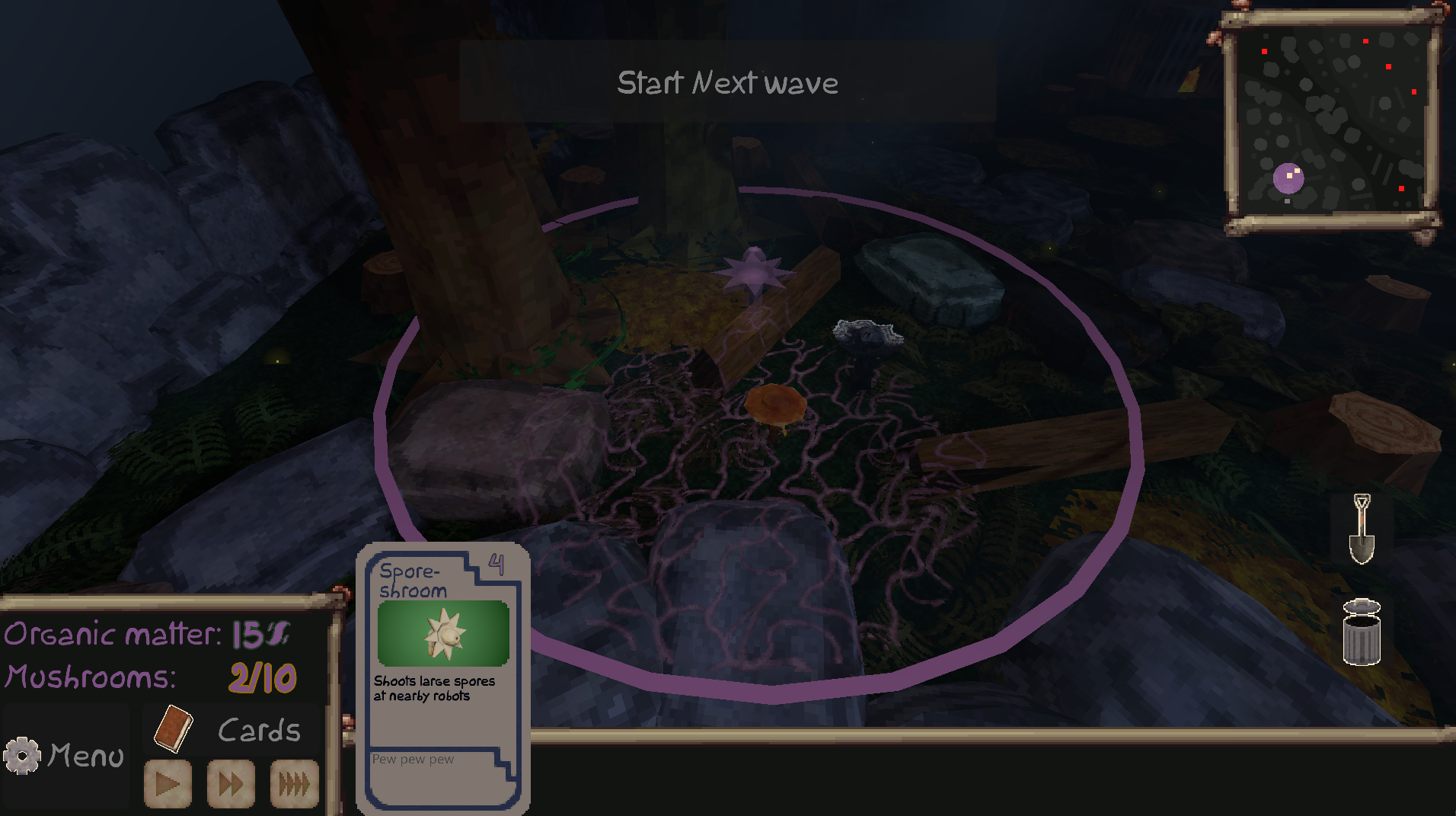Viewport: 1456px width, 816px height.
Task: Click the spore ball artwork on the card
Action: tap(443, 633)
